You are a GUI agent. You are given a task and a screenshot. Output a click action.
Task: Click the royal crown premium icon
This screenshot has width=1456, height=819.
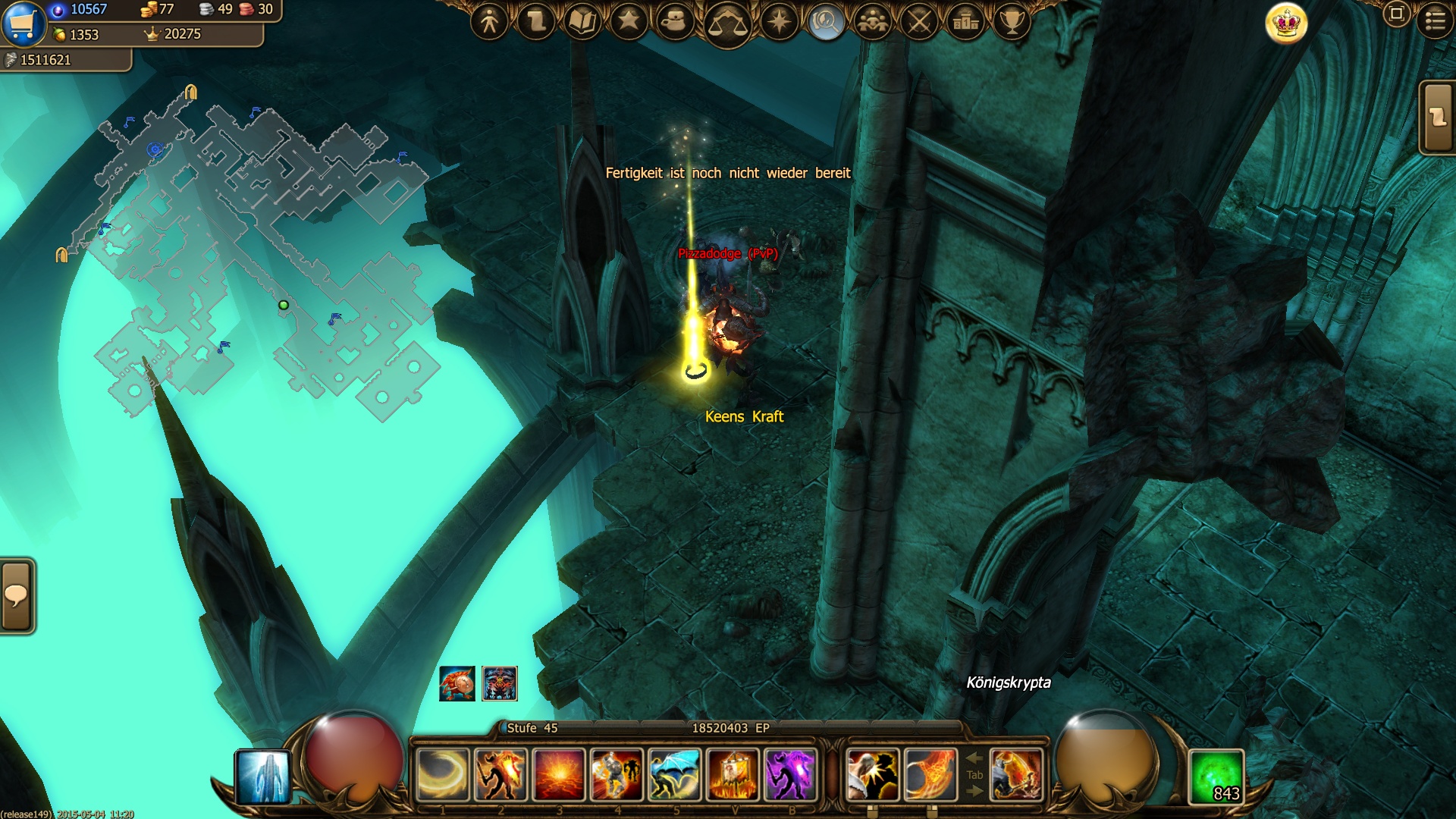[1287, 23]
